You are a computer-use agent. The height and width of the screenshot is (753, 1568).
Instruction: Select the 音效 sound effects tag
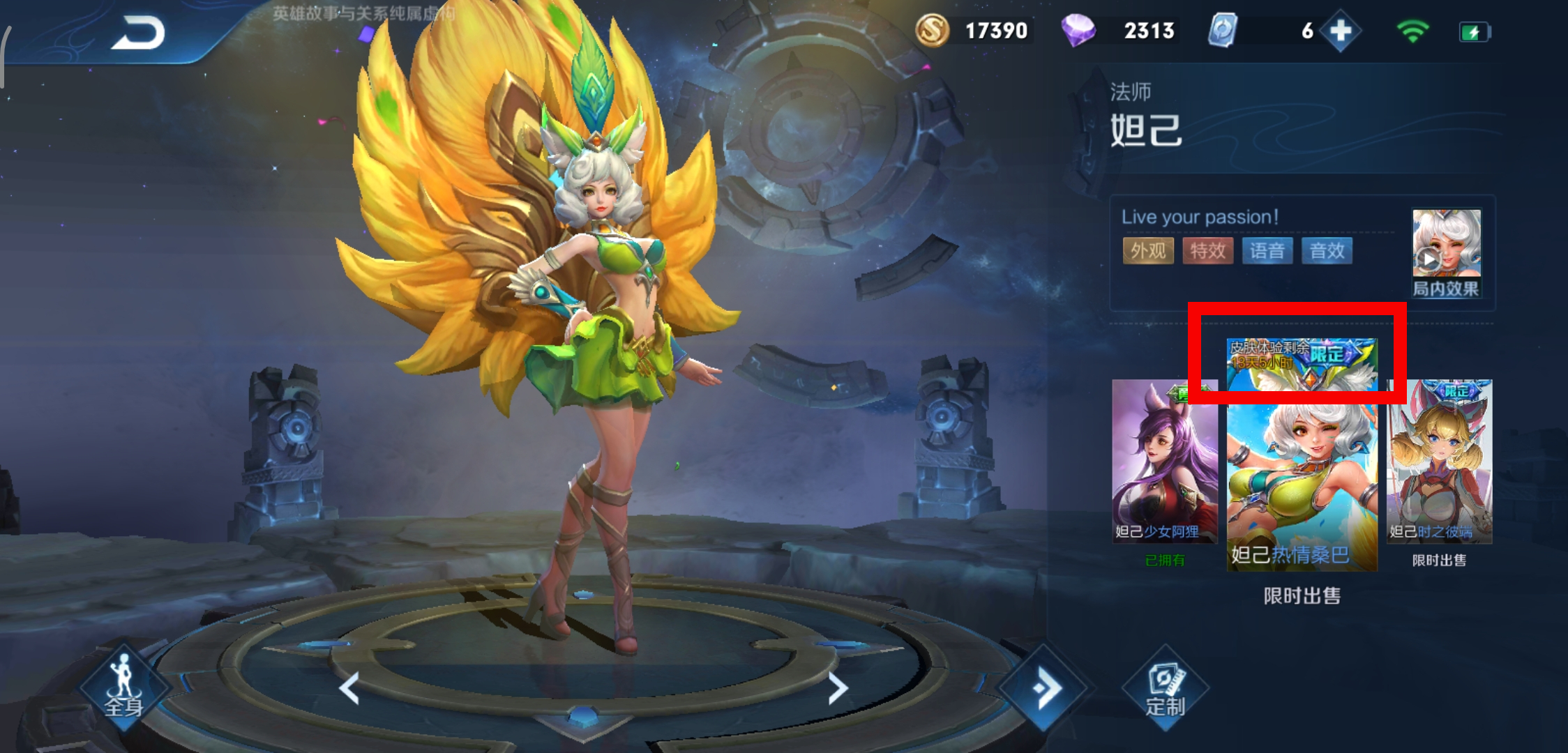[1327, 251]
